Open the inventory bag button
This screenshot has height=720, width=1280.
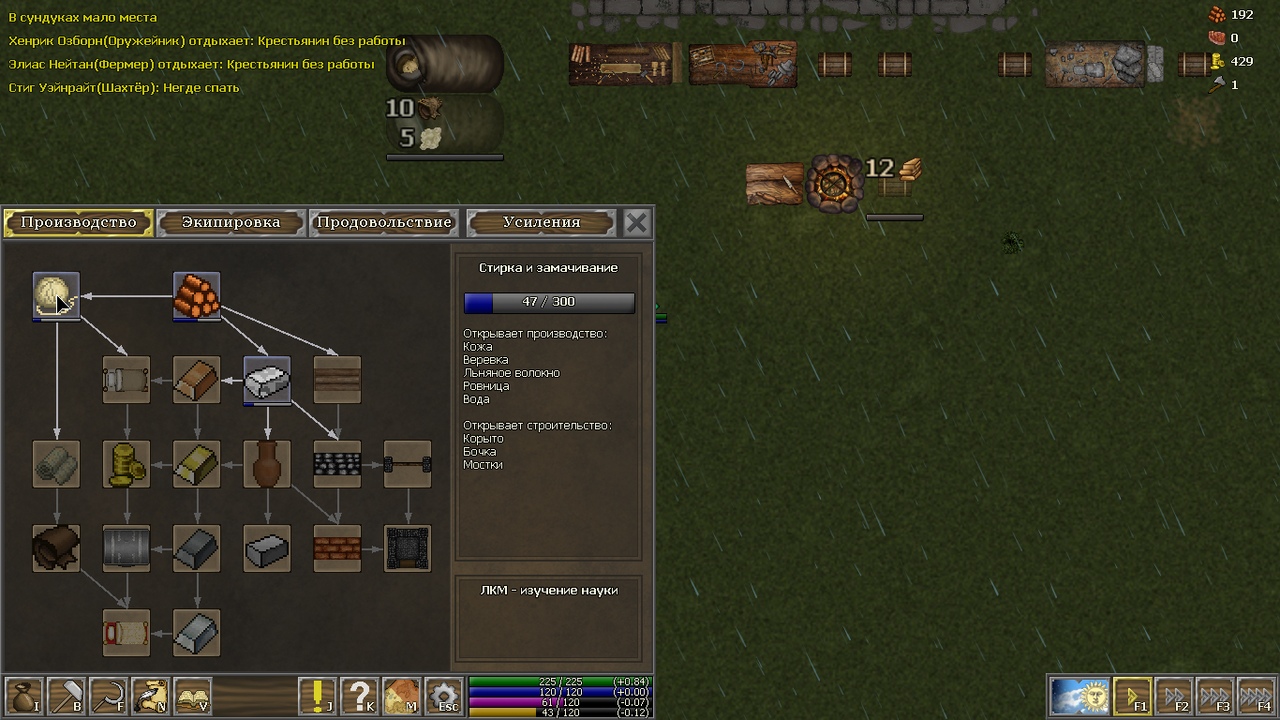[23, 696]
